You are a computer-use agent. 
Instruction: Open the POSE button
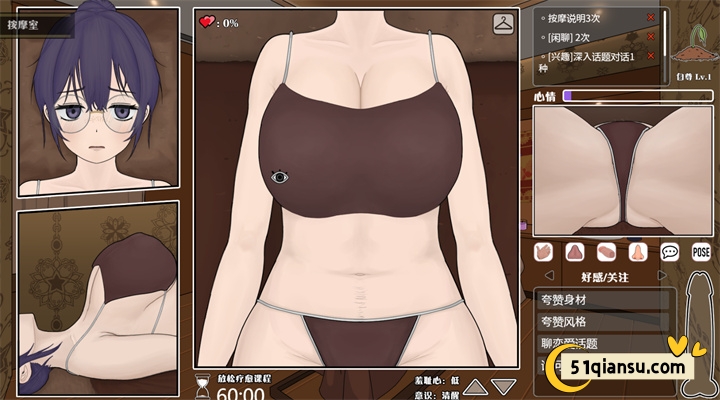point(701,252)
